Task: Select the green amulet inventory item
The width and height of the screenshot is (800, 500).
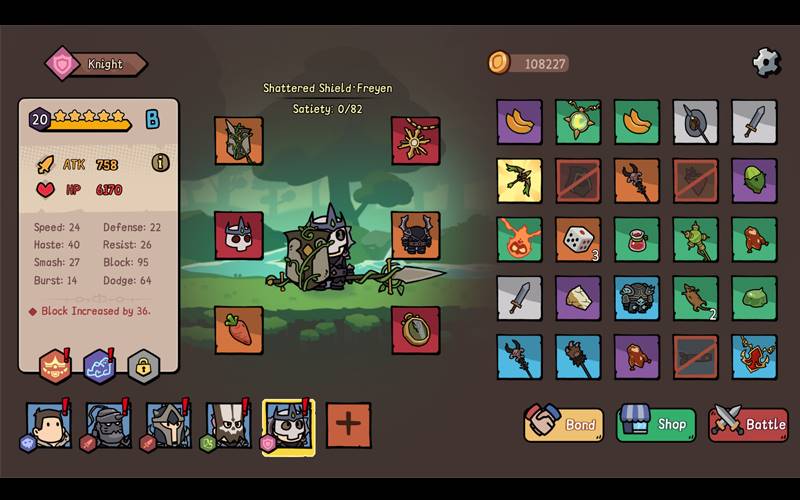Action: [578, 122]
